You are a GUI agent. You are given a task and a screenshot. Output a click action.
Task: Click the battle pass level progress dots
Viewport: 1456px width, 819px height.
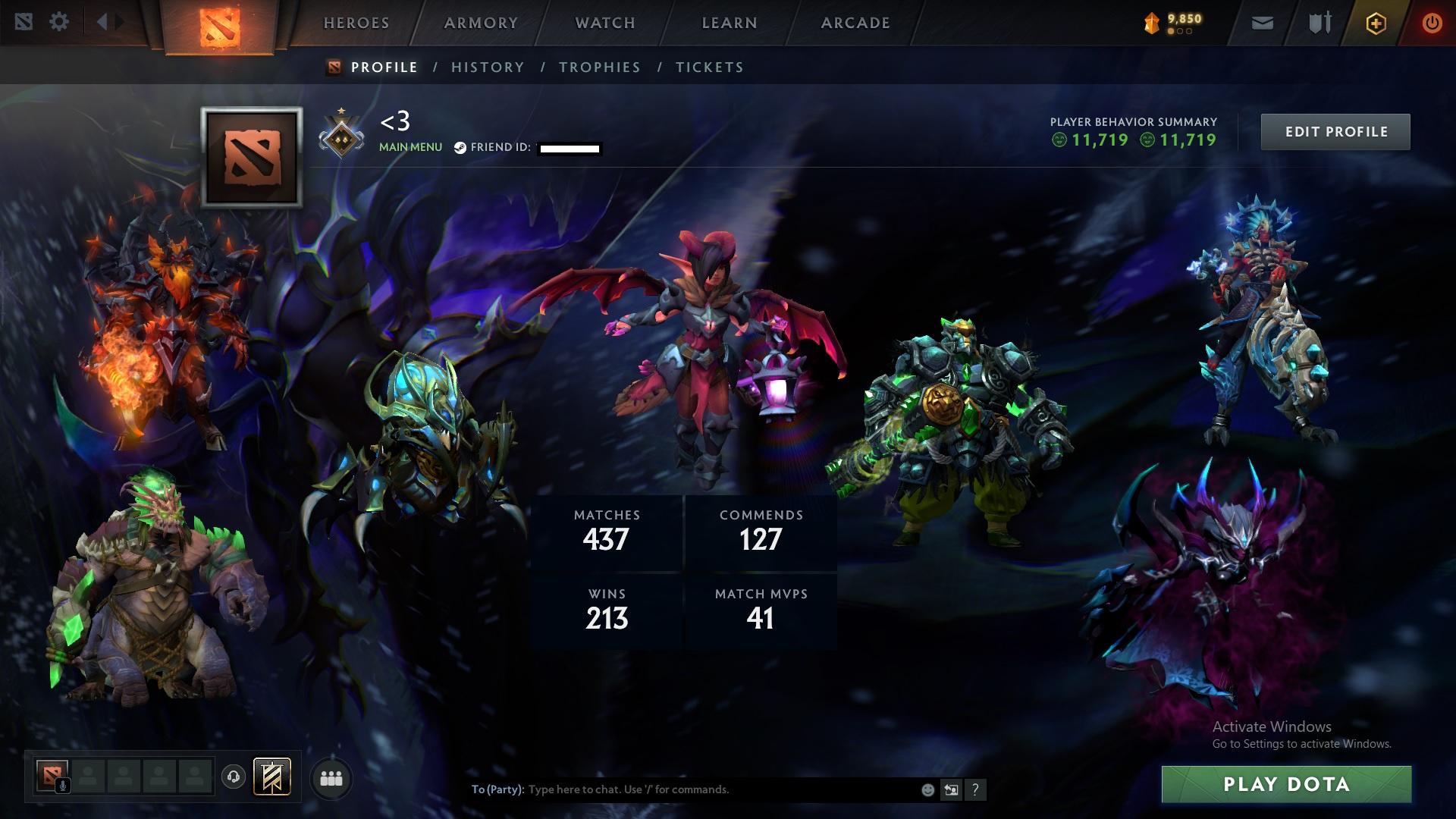click(x=1178, y=32)
